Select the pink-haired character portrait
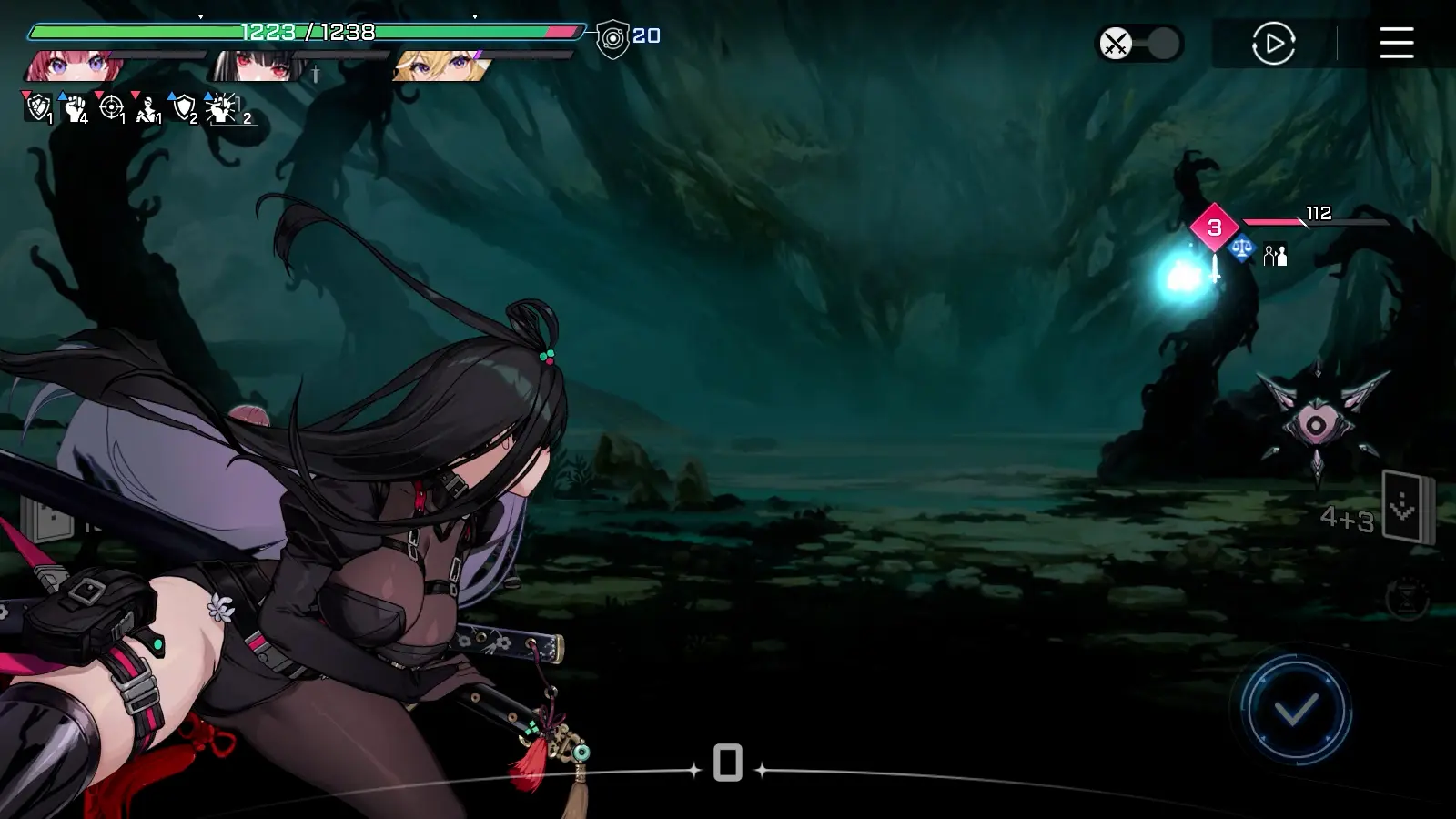 [x=75, y=66]
